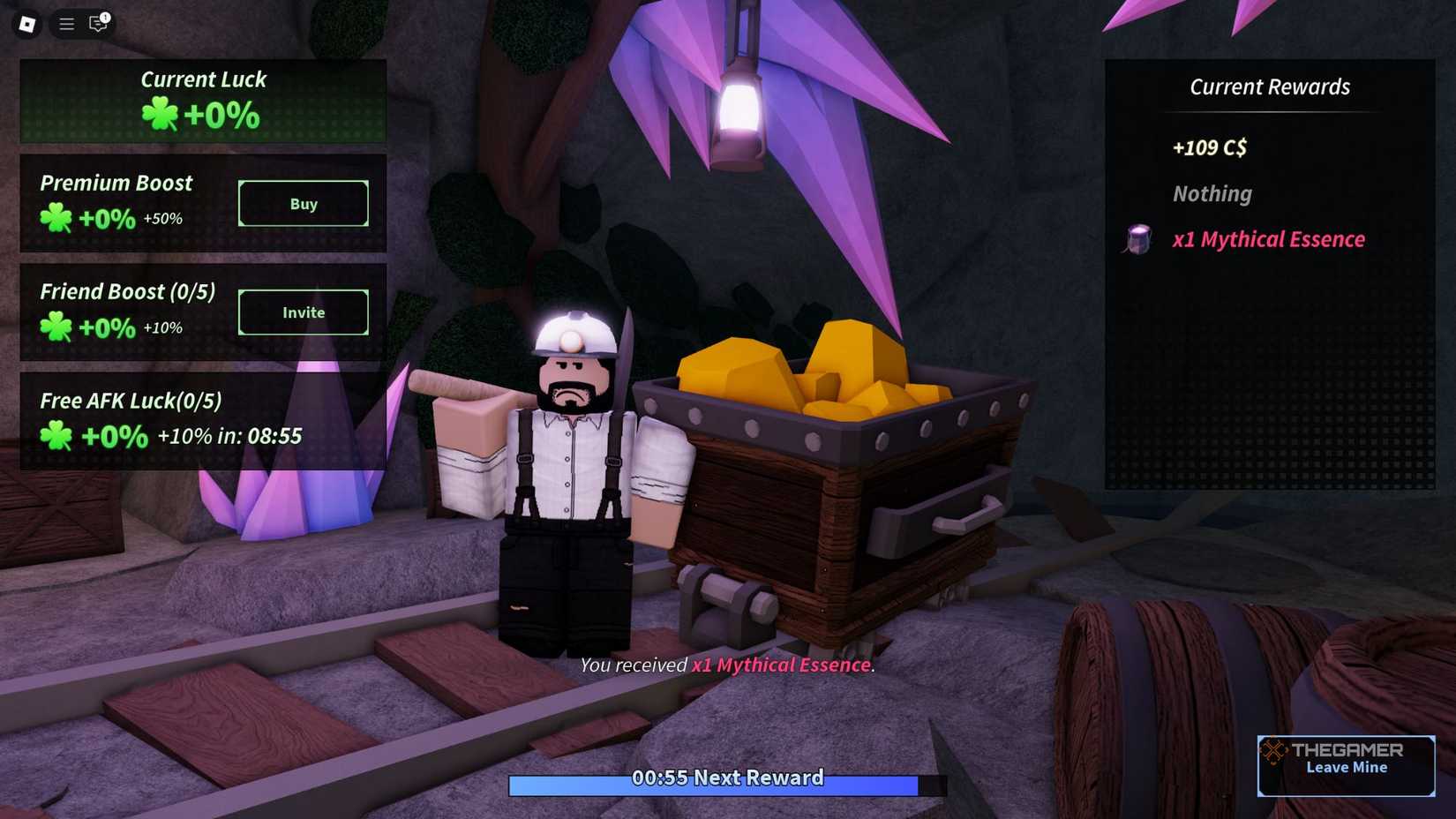Screen dimensions: 1456x819
Task: Invite friends for Friend Boost
Action: point(303,312)
